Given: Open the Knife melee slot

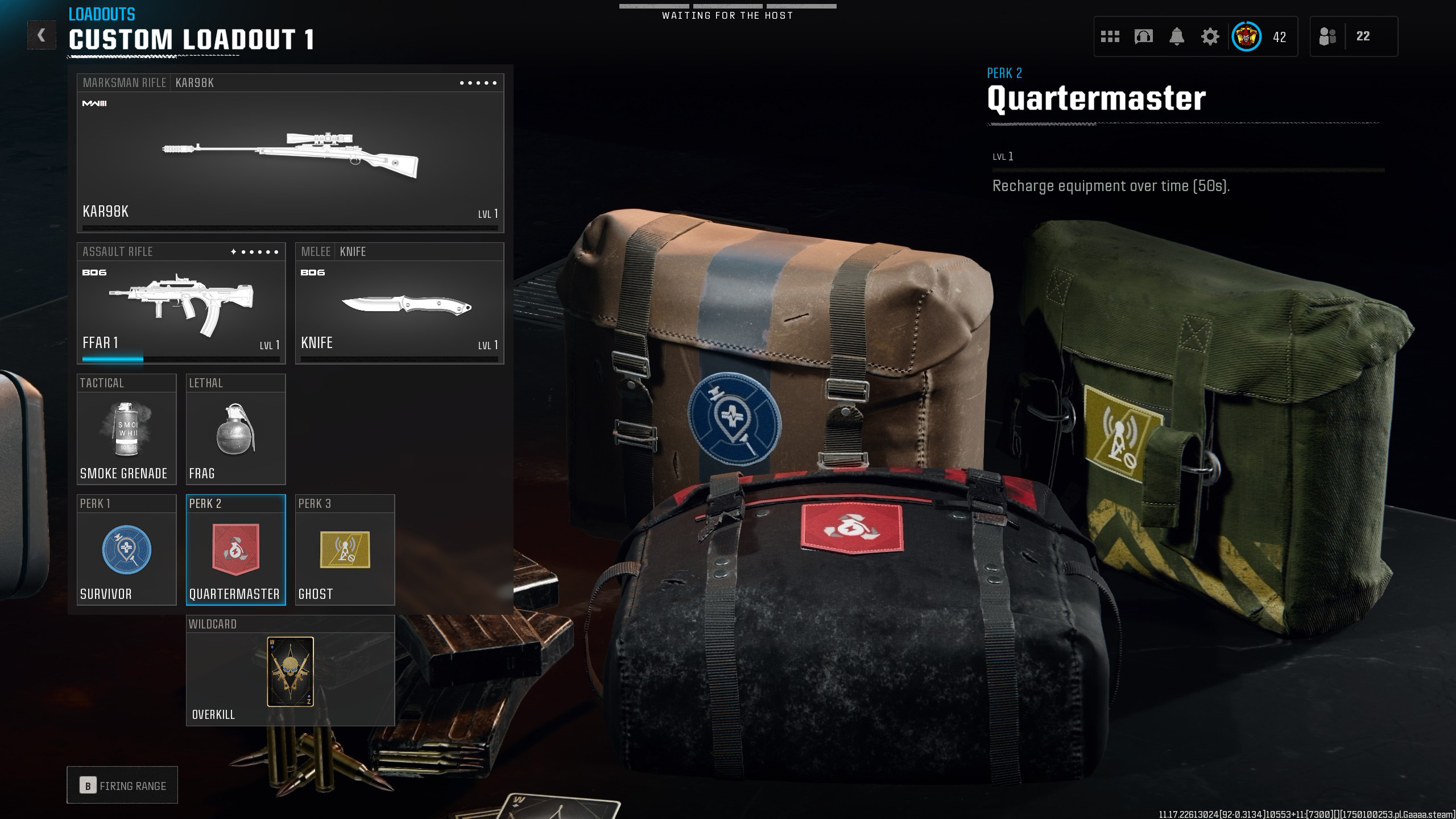Looking at the screenshot, I should click(399, 304).
